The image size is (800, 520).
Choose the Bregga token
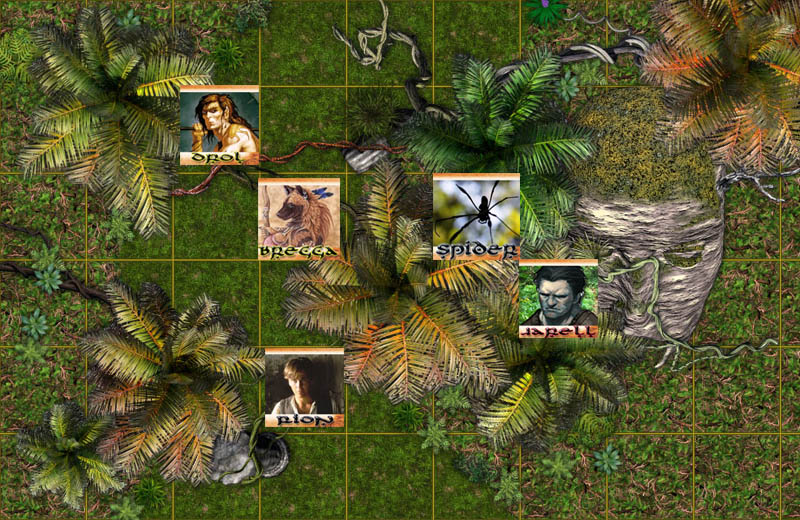(298, 218)
